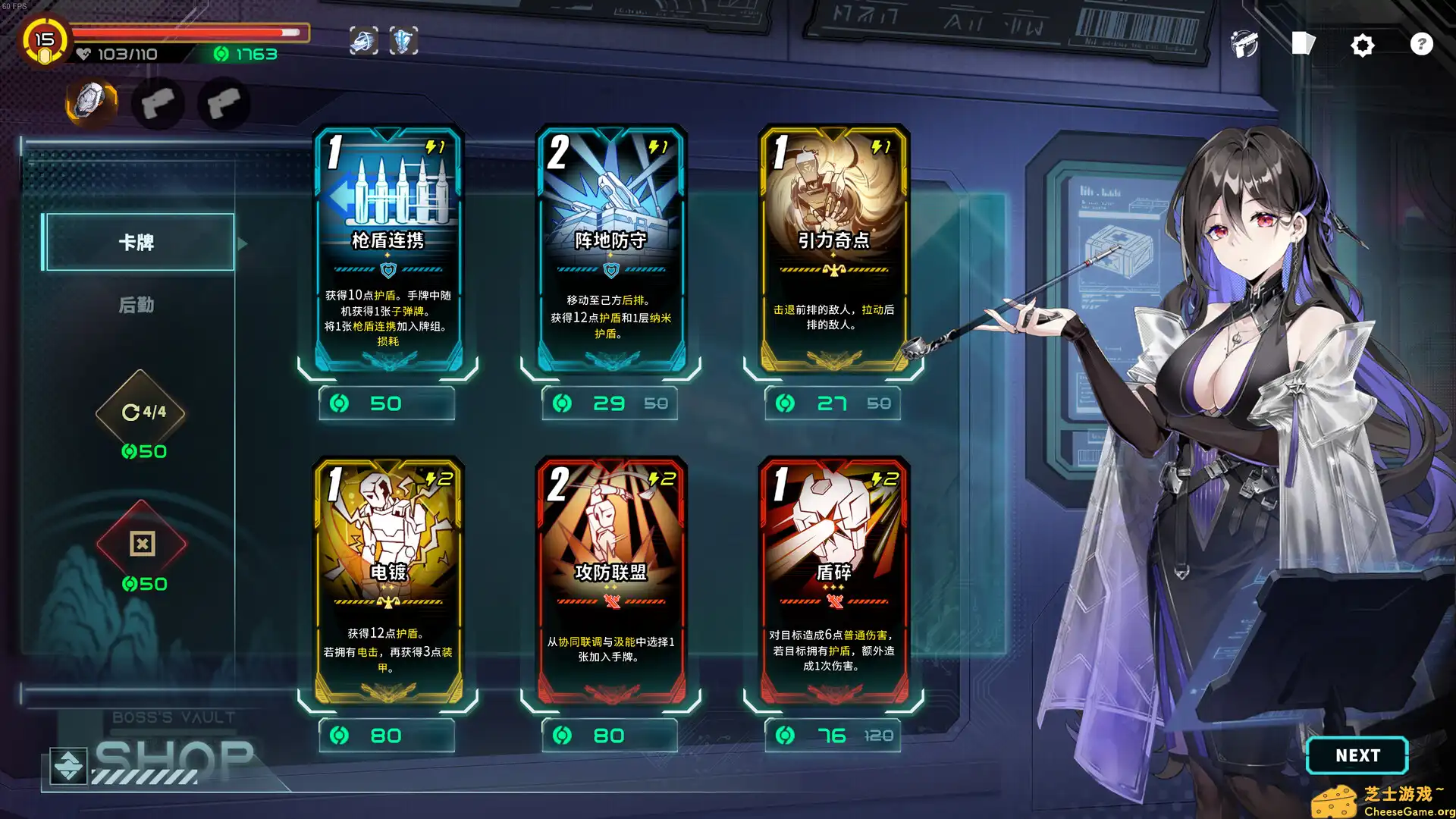
Task: Expand the arrow beside the 卡牌 tab
Action: coord(241,243)
